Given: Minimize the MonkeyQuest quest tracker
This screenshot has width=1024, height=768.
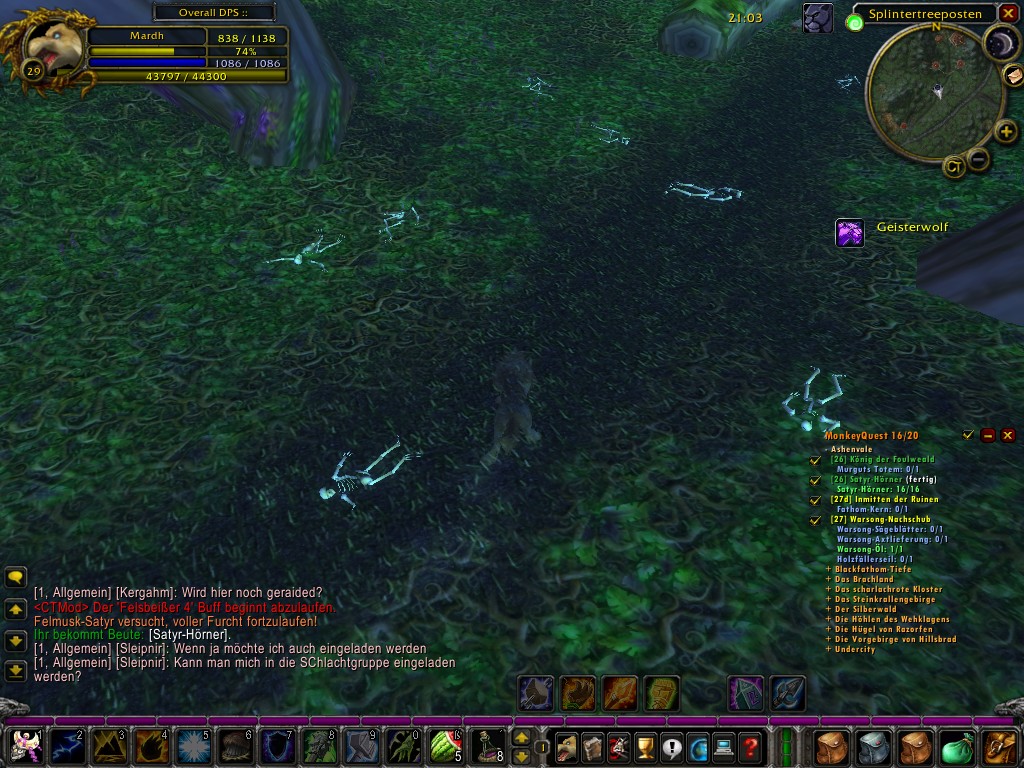Looking at the screenshot, I should point(988,435).
